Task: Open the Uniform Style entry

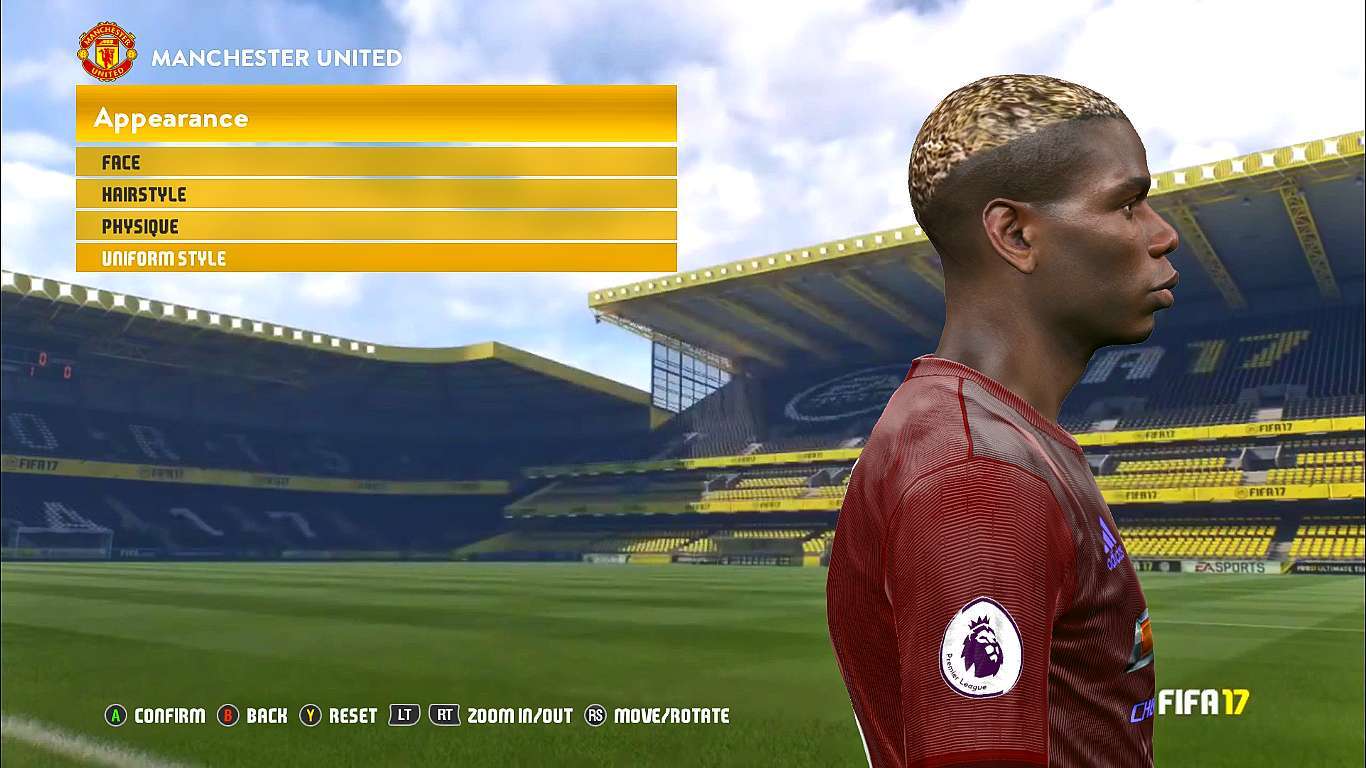Action: pyautogui.click(x=375, y=258)
